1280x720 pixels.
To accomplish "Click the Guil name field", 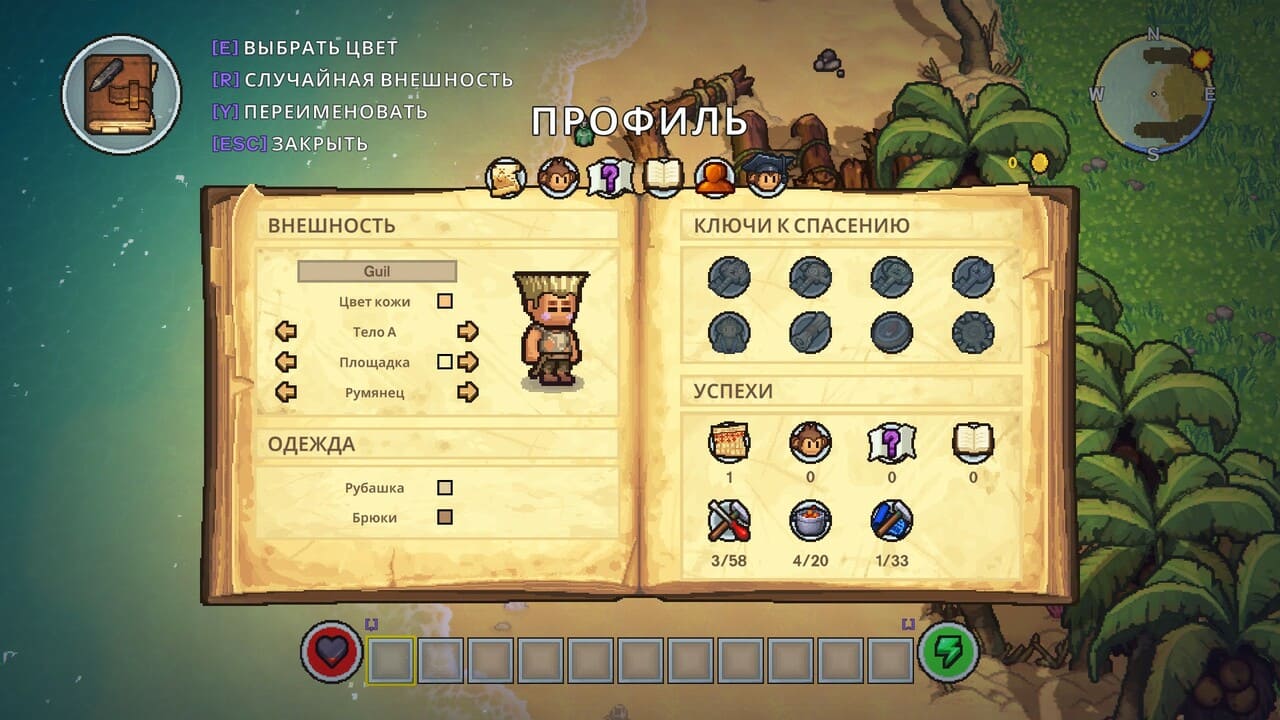I will [377, 271].
